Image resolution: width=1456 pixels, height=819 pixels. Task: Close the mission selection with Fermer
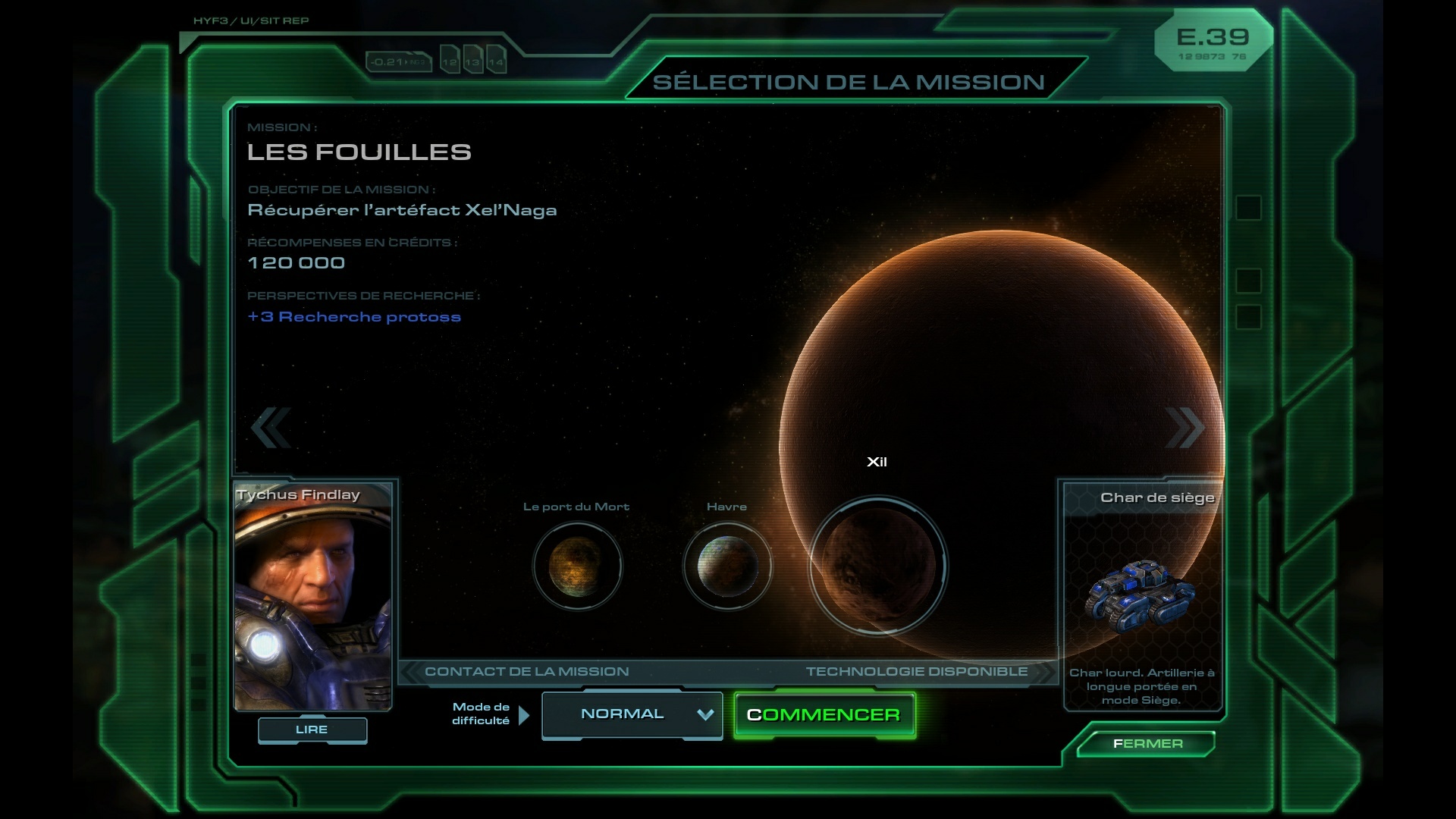click(1147, 743)
